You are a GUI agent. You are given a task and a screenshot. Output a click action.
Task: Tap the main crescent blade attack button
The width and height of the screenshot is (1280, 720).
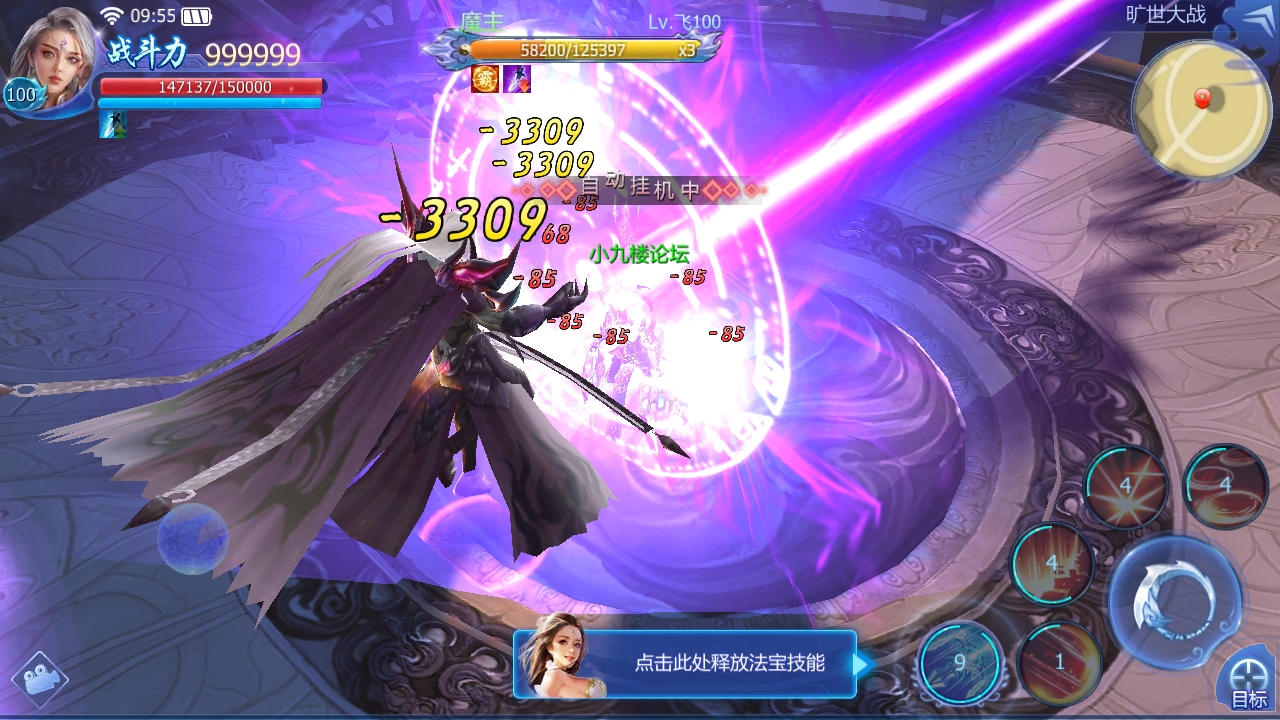1174,600
